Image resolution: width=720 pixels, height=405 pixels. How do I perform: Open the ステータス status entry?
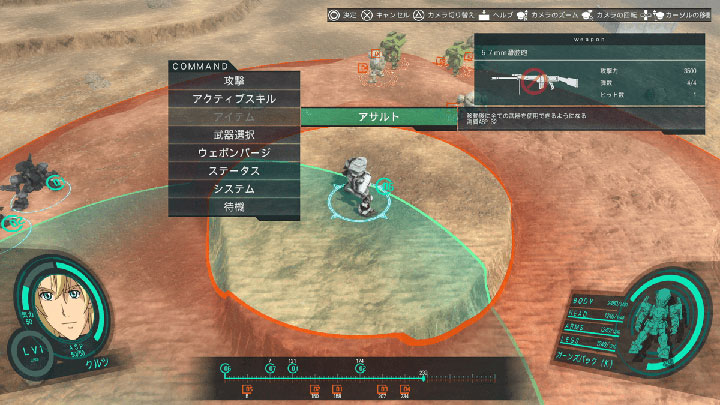click(234, 171)
